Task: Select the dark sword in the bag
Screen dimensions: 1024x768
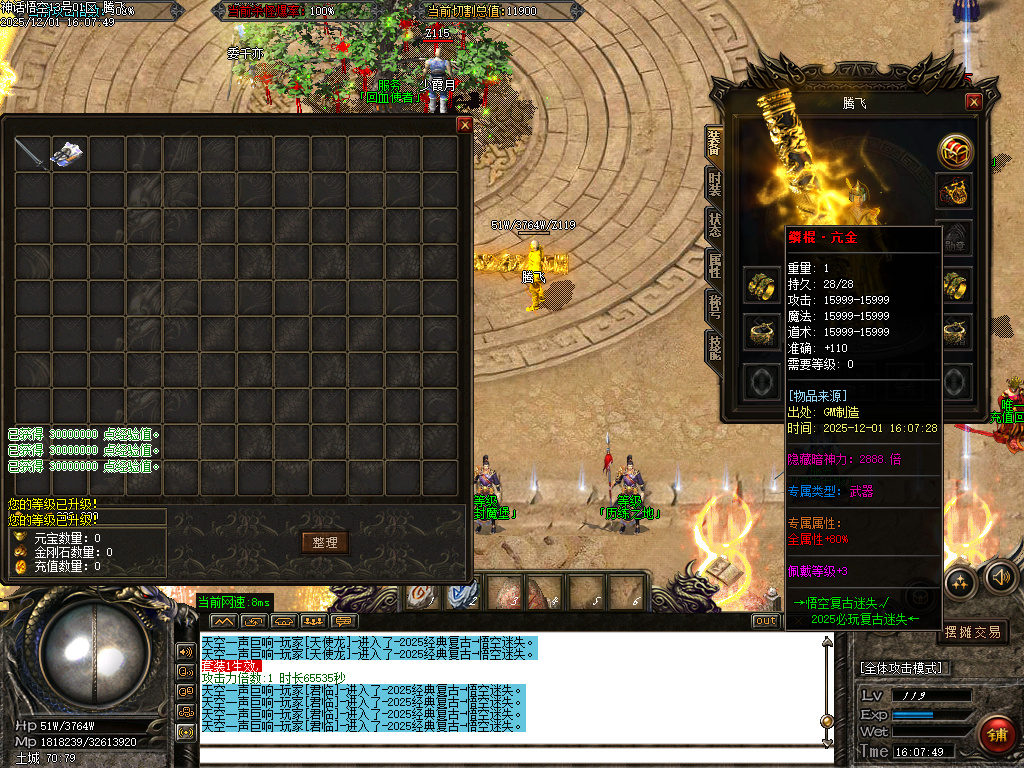Action: pos(31,154)
